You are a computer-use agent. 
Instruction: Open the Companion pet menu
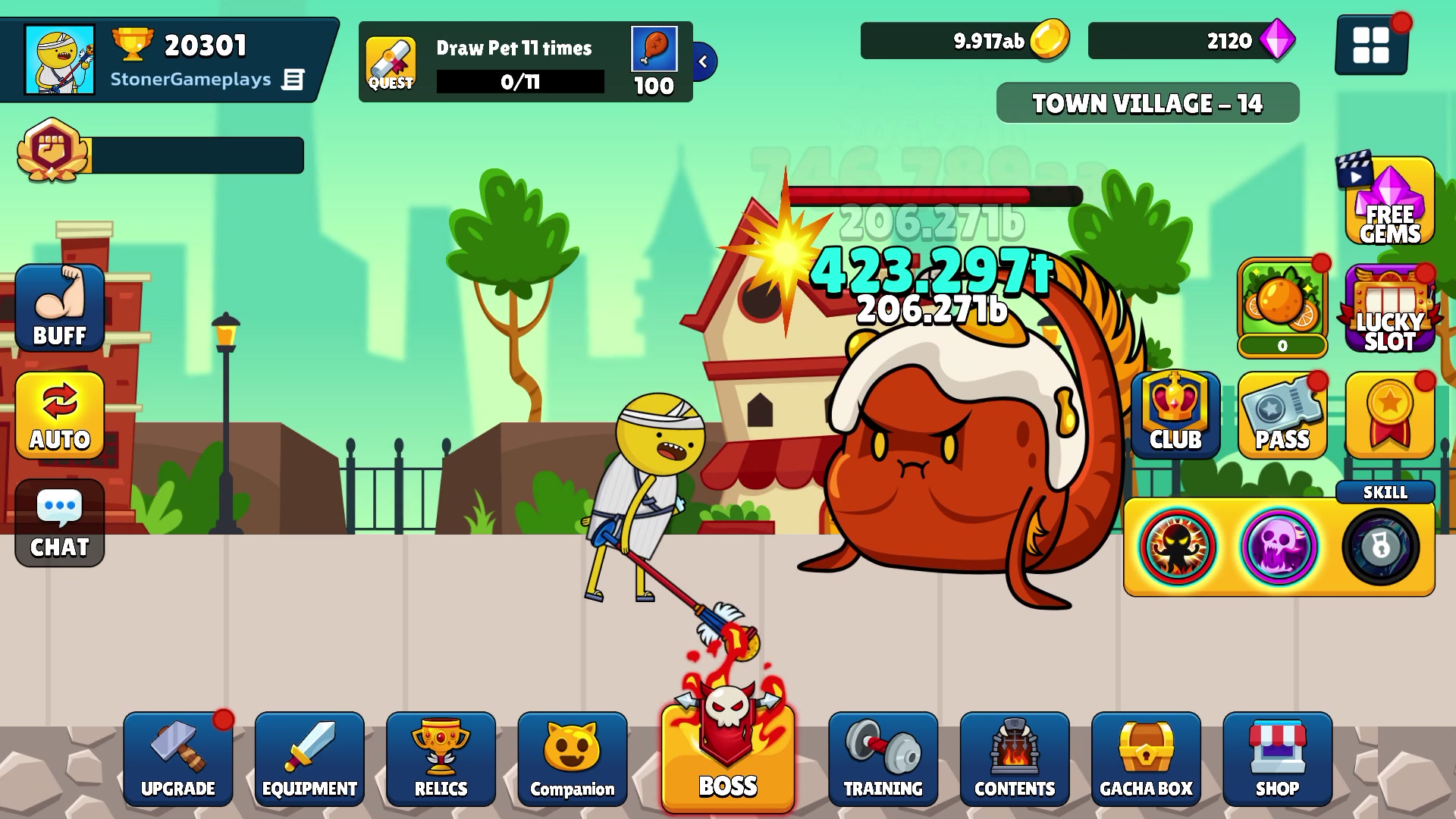click(x=573, y=758)
